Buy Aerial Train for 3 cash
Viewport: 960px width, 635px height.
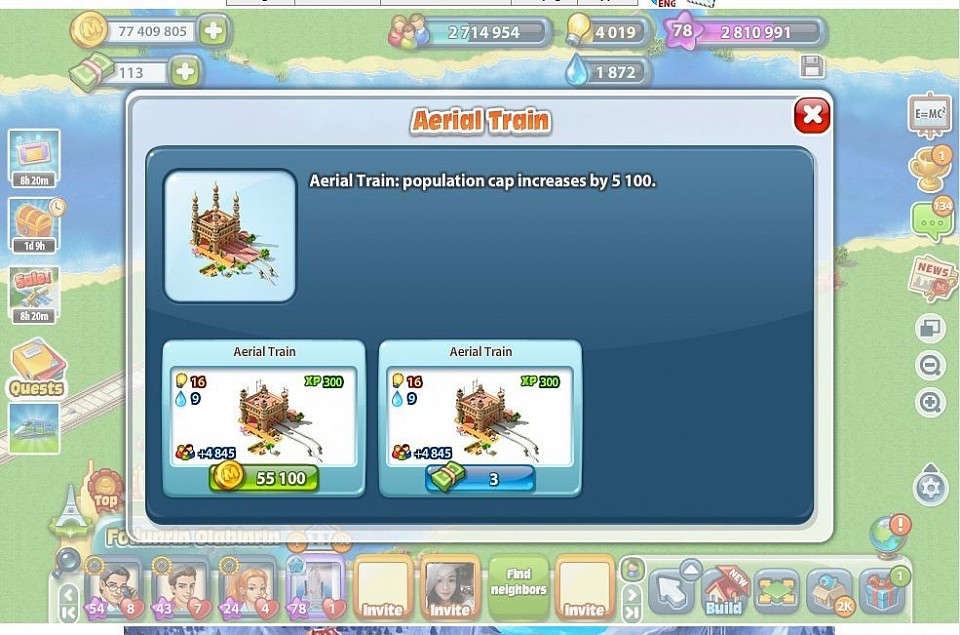(480, 478)
